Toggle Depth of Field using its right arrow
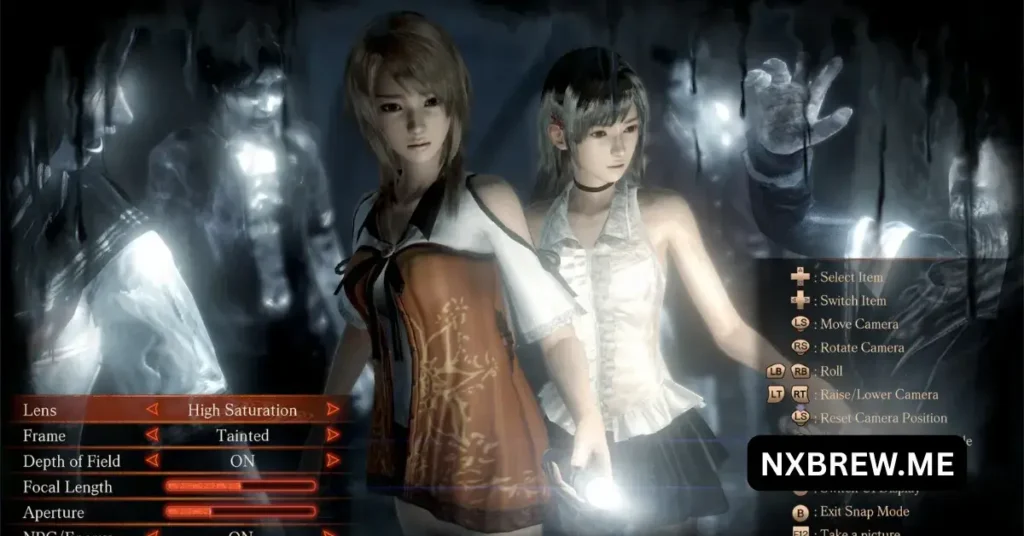Screen dimensions: 1024x536 click(x=333, y=461)
